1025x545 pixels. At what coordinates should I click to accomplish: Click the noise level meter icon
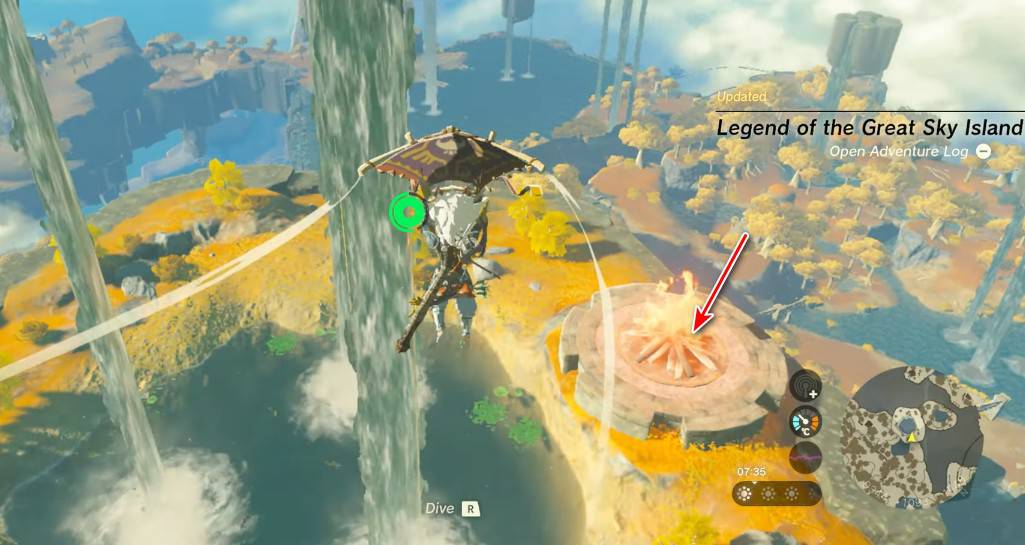click(x=805, y=458)
